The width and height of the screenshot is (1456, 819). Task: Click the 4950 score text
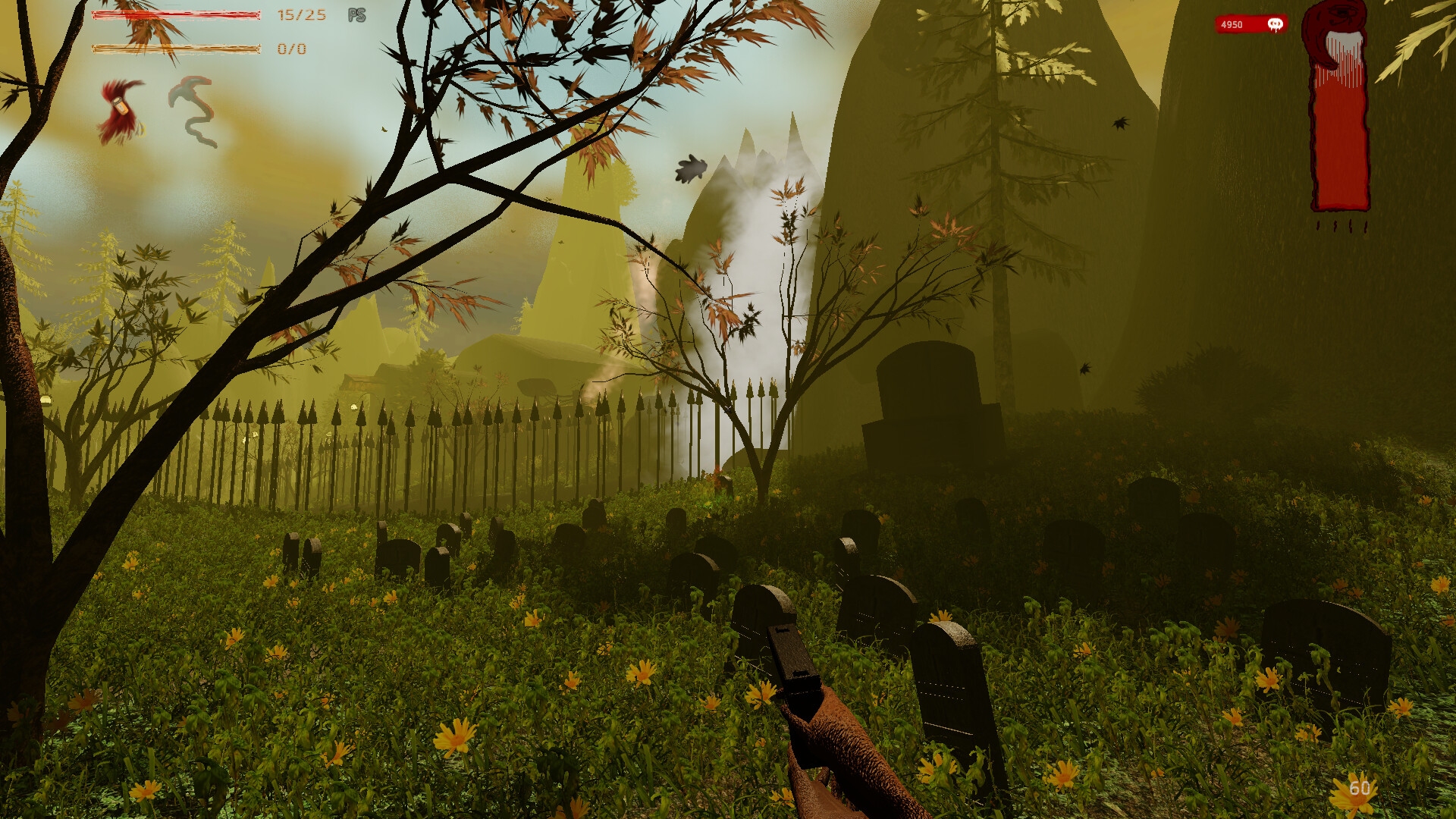[x=1232, y=24]
